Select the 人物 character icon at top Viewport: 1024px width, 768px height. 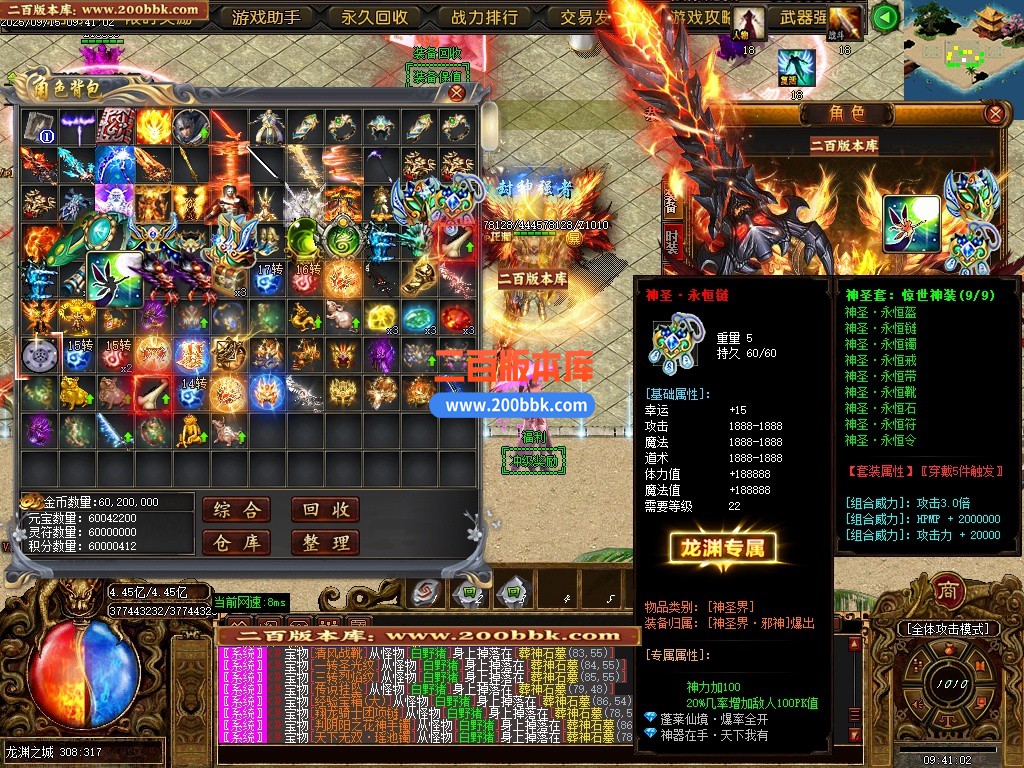click(748, 22)
